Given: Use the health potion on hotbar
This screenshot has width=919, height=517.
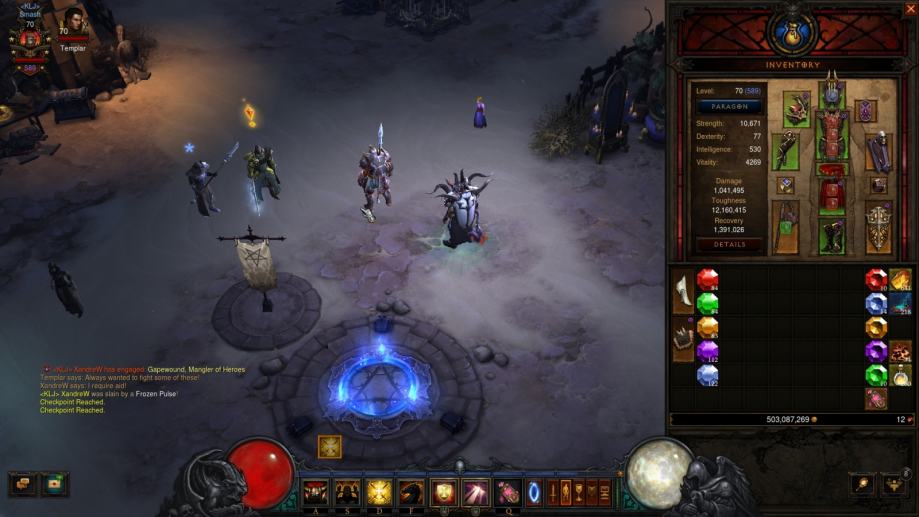Looking at the screenshot, I should [x=506, y=491].
